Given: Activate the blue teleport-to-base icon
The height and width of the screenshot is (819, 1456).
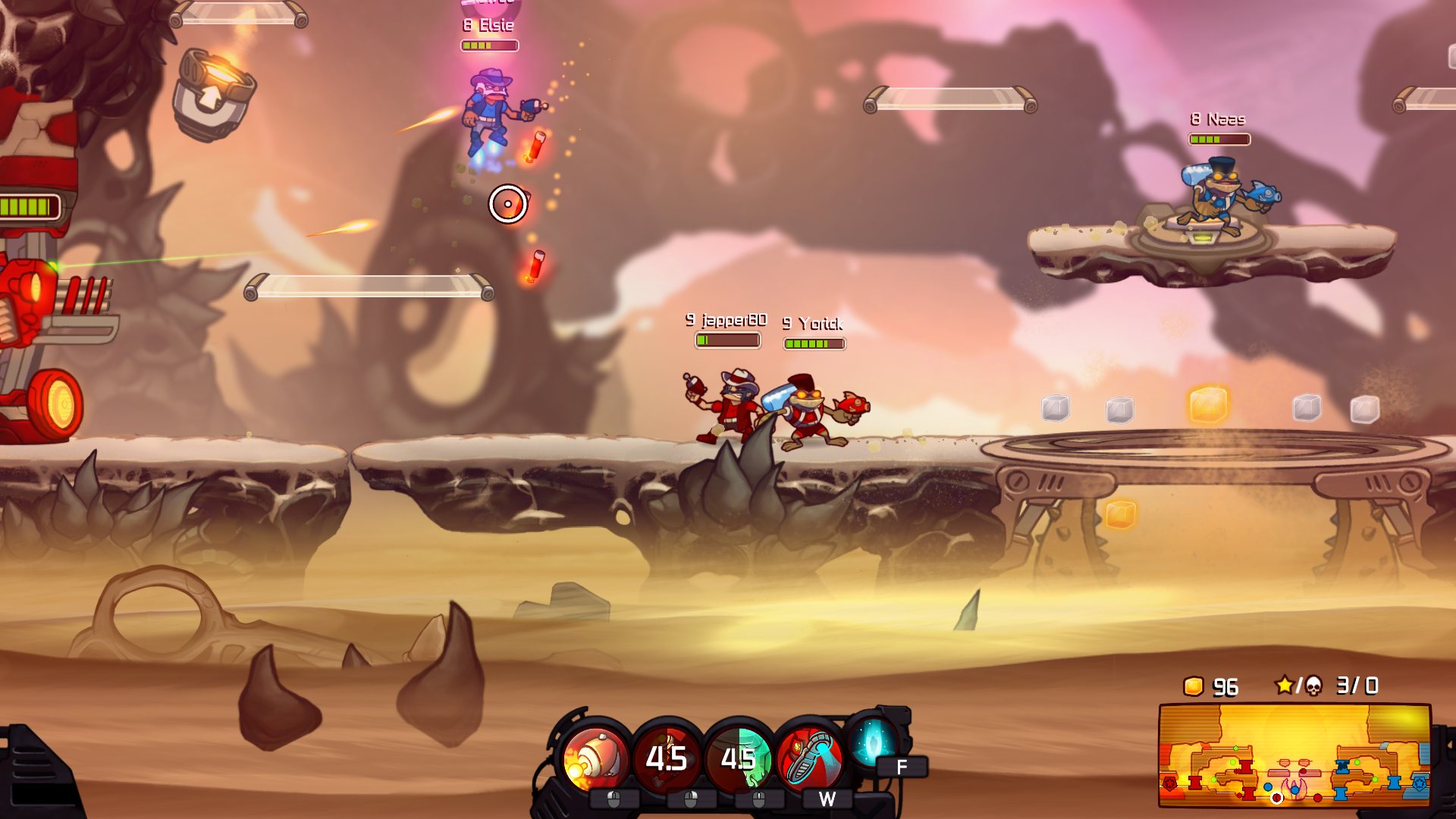Looking at the screenshot, I should (873, 740).
